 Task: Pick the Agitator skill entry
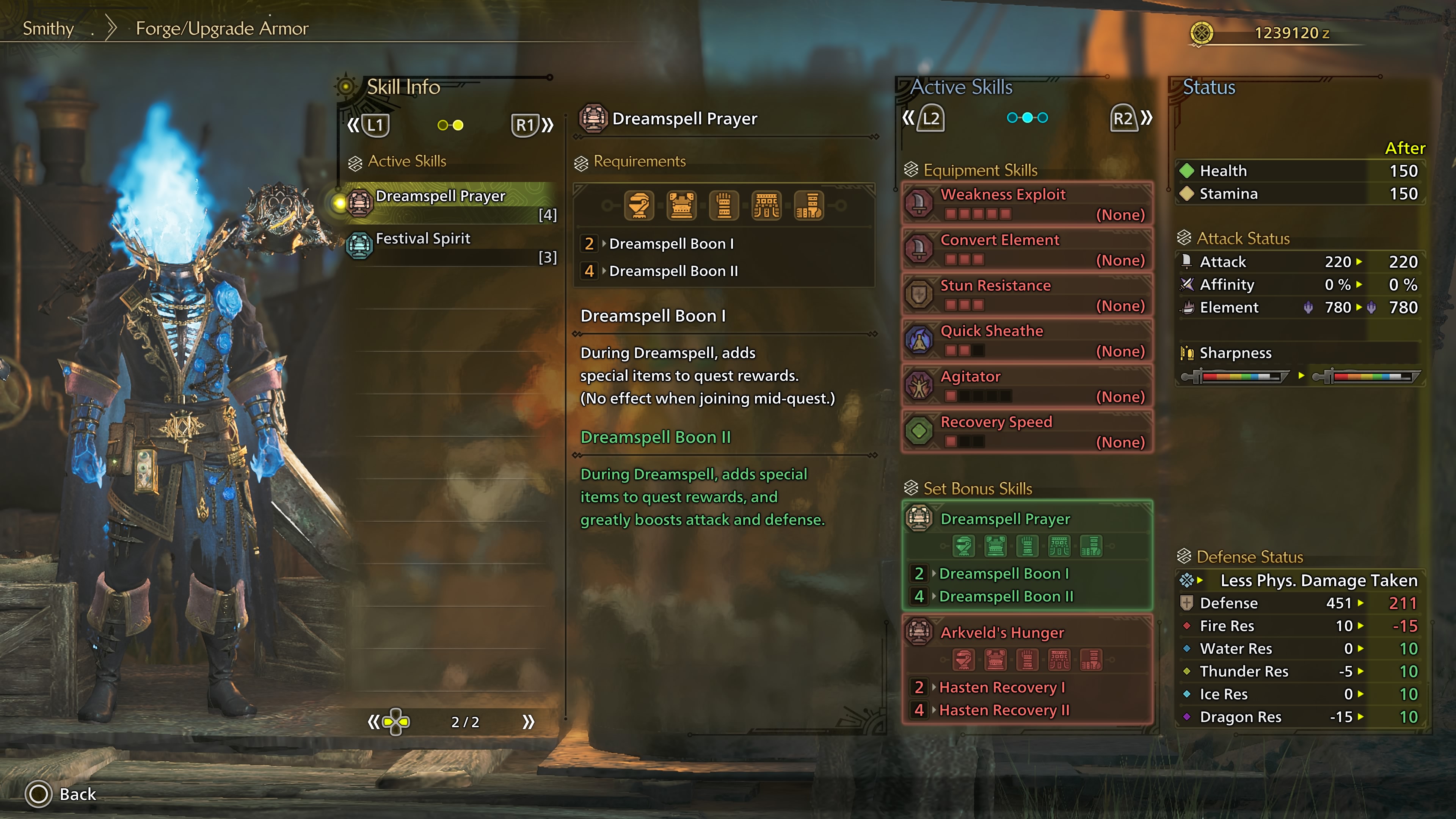(1026, 386)
